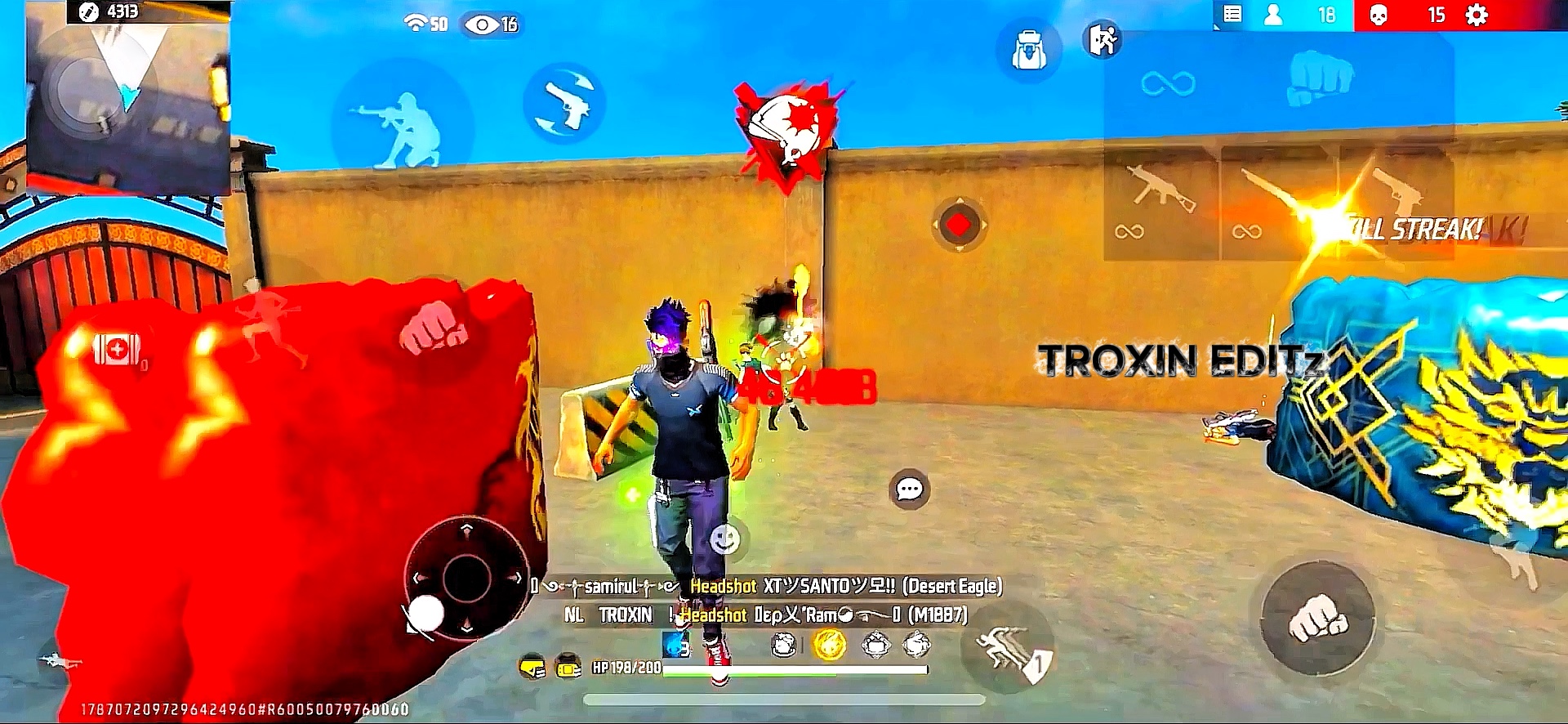Open the list icon beside the player count

click(1232, 15)
